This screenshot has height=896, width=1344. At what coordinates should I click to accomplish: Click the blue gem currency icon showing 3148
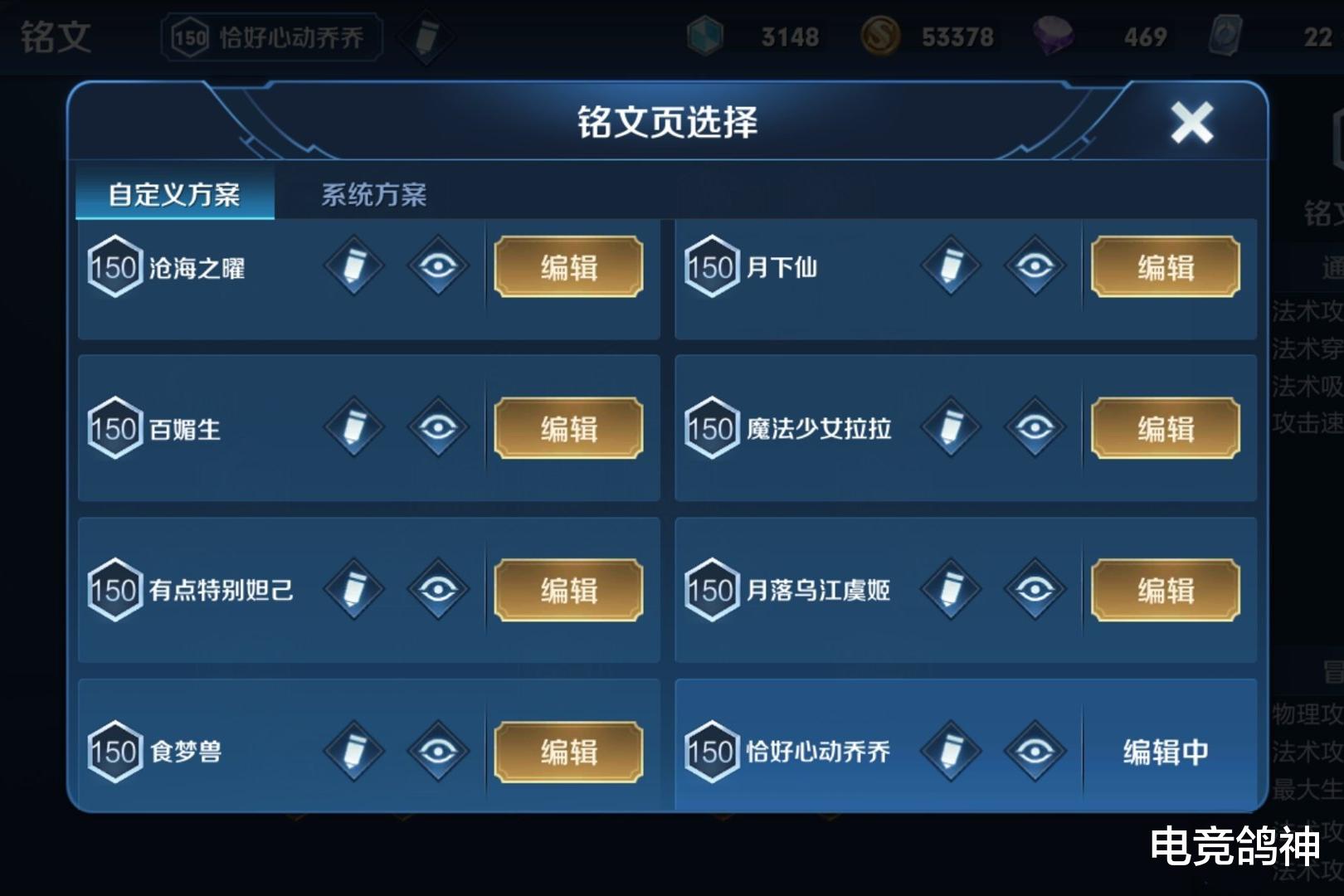pyautogui.click(x=706, y=37)
